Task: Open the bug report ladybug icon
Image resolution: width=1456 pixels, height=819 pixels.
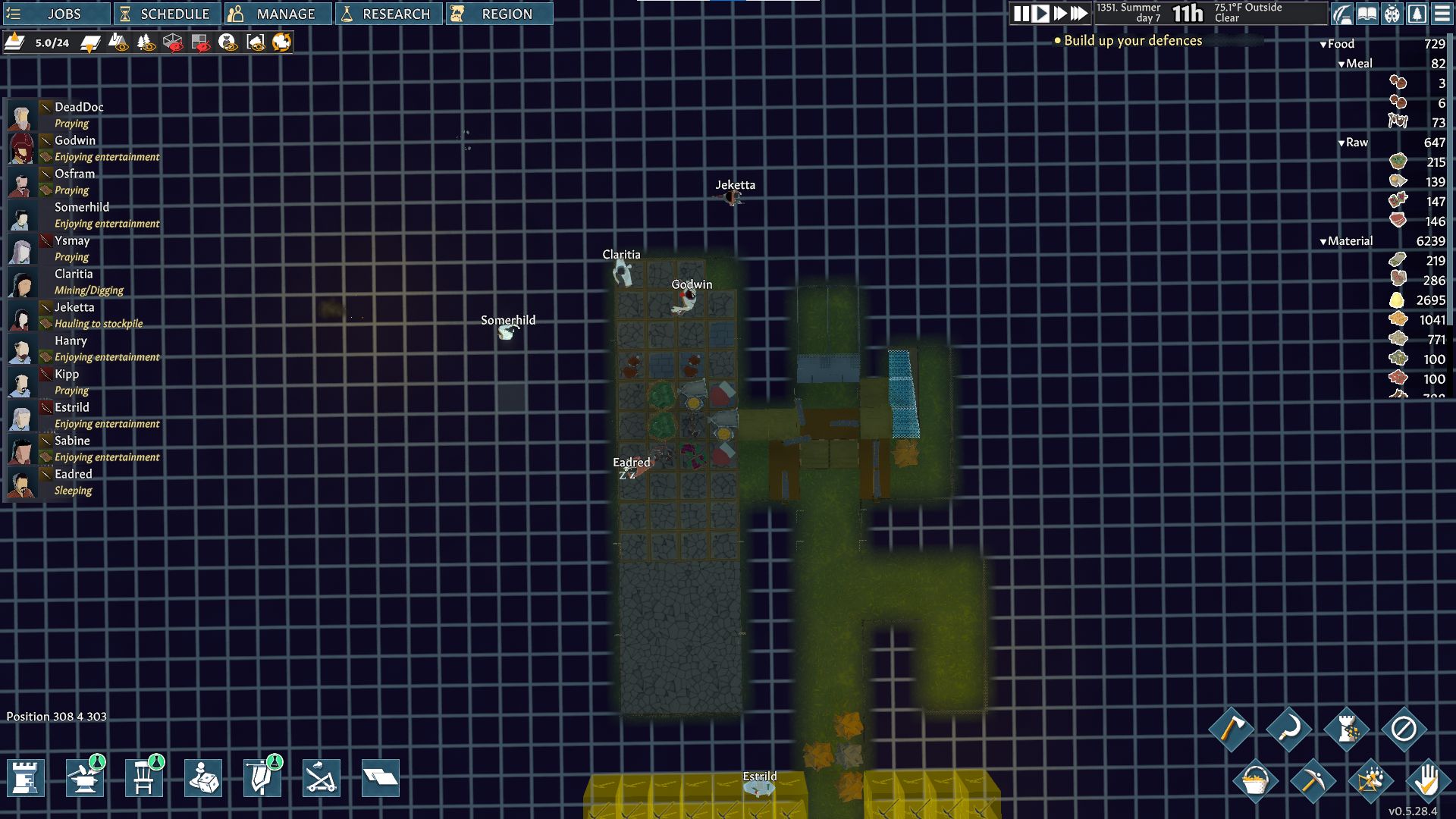Action: (x=1392, y=14)
